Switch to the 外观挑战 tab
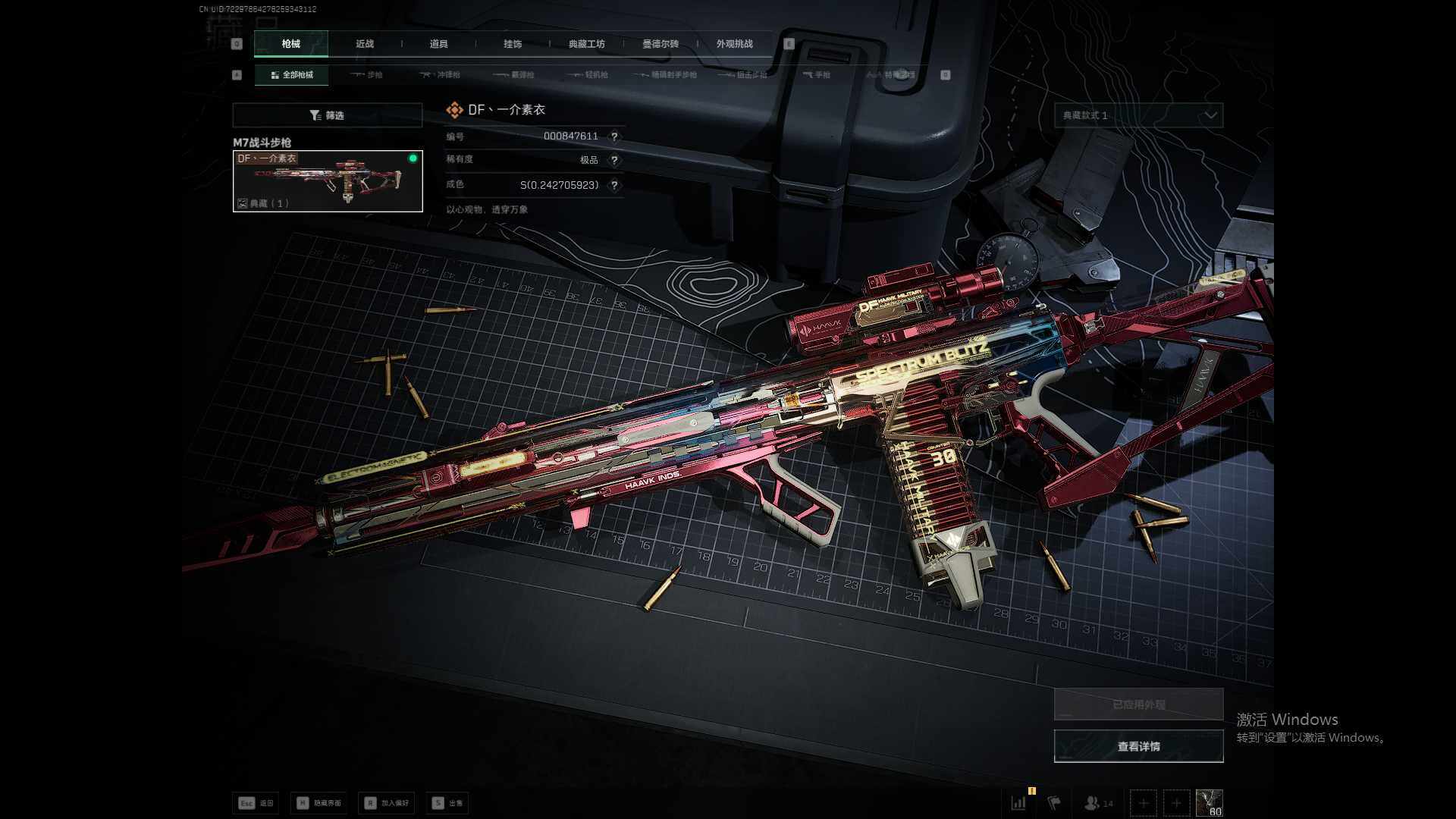The image size is (1456, 819). pos(734,44)
